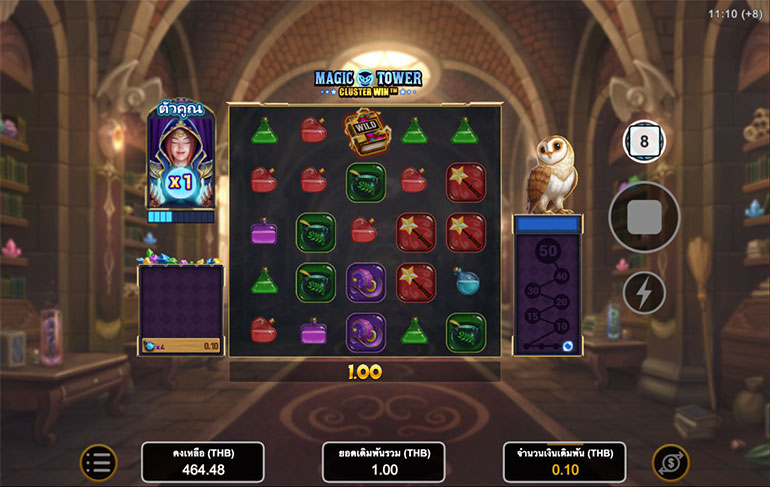
Task: Open the coin bet settings button
Action: [670, 462]
